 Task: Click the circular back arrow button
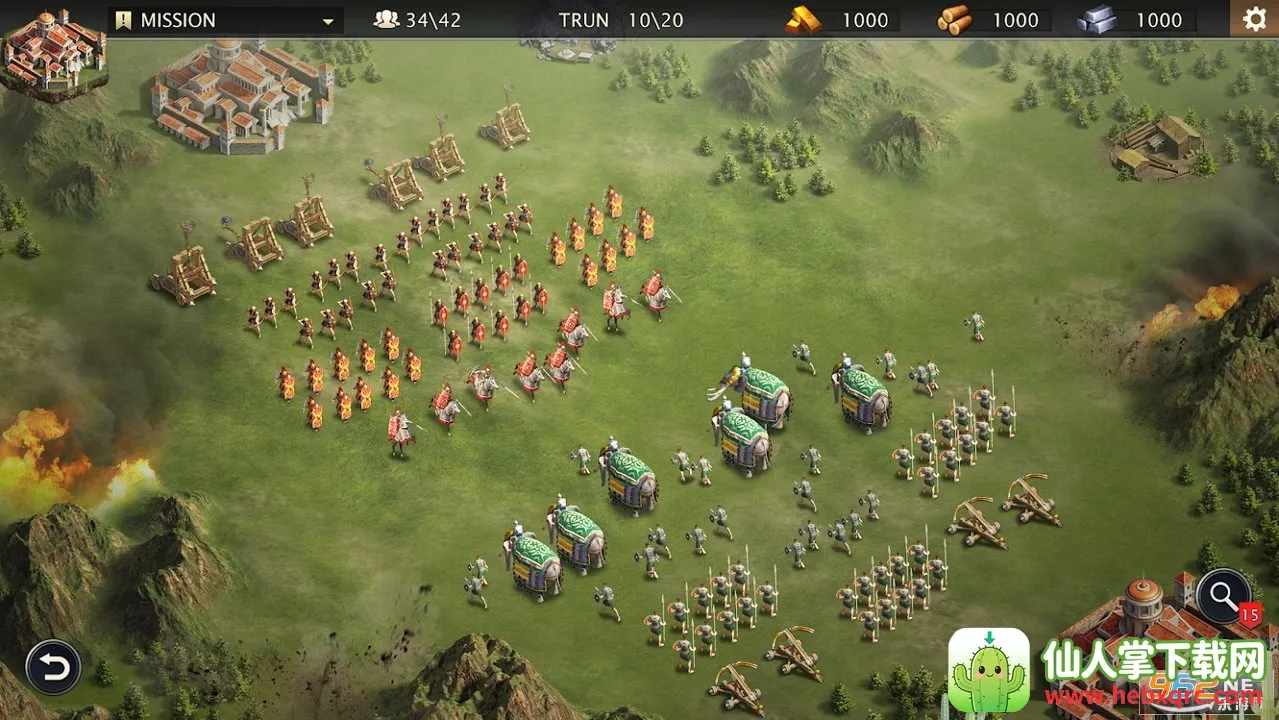[53, 666]
